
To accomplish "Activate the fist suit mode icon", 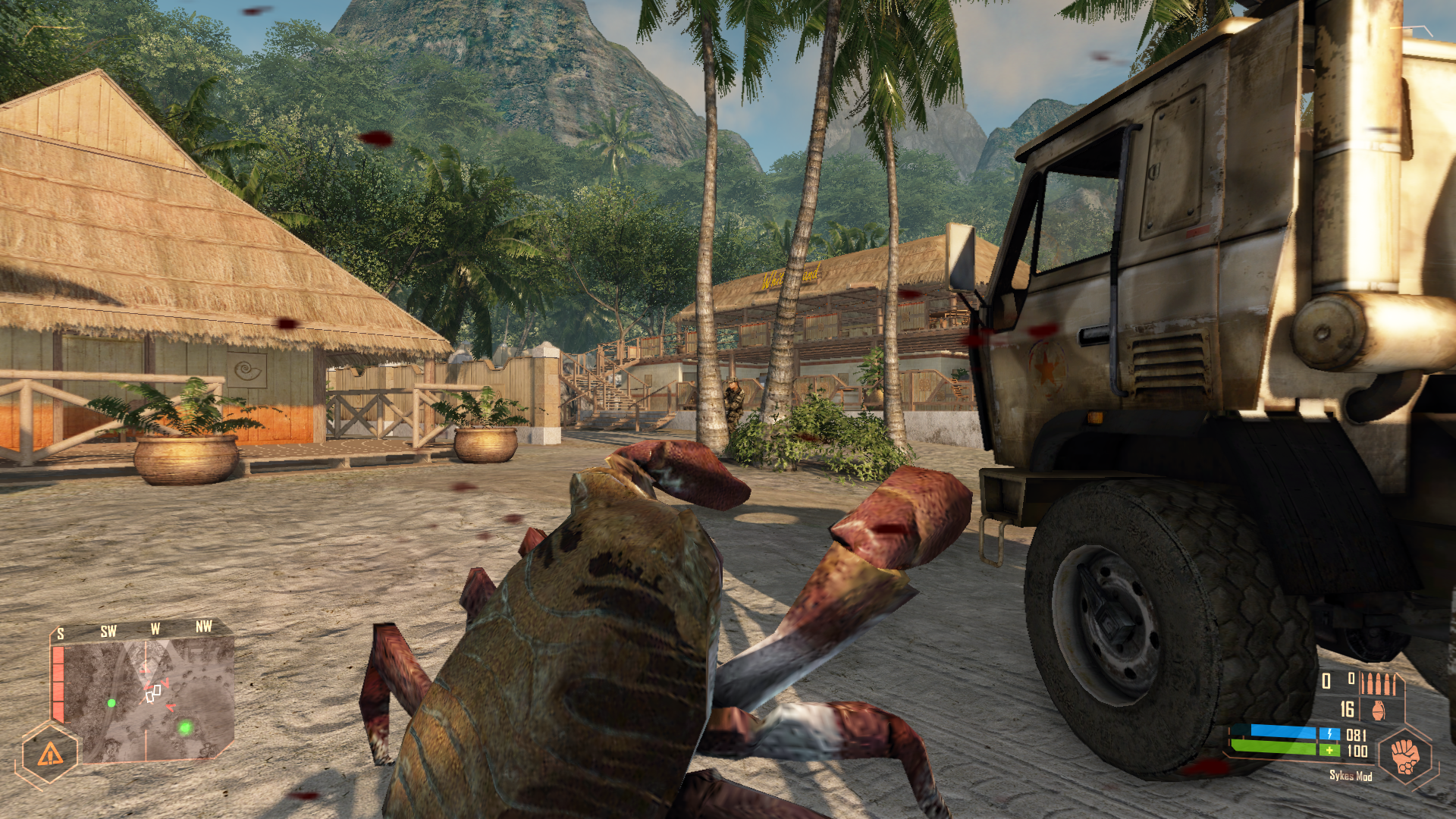I will pyautogui.click(x=1405, y=756).
